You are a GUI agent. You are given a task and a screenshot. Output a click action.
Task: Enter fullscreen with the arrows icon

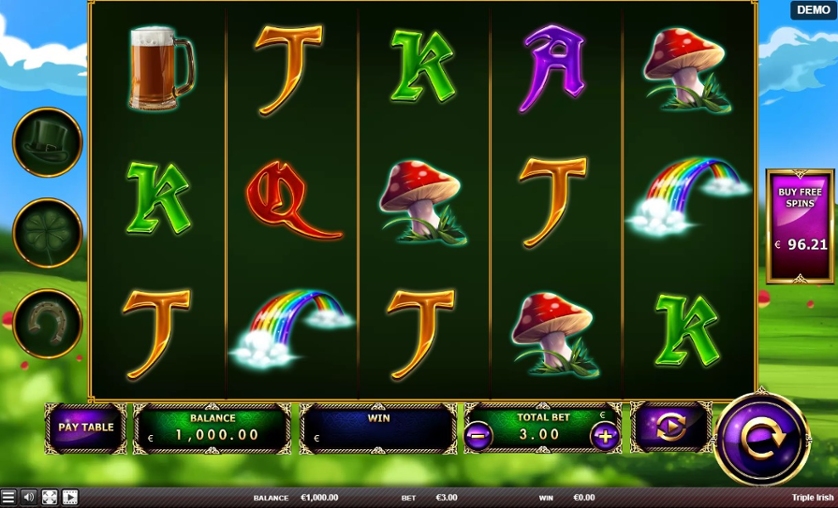(x=49, y=497)
